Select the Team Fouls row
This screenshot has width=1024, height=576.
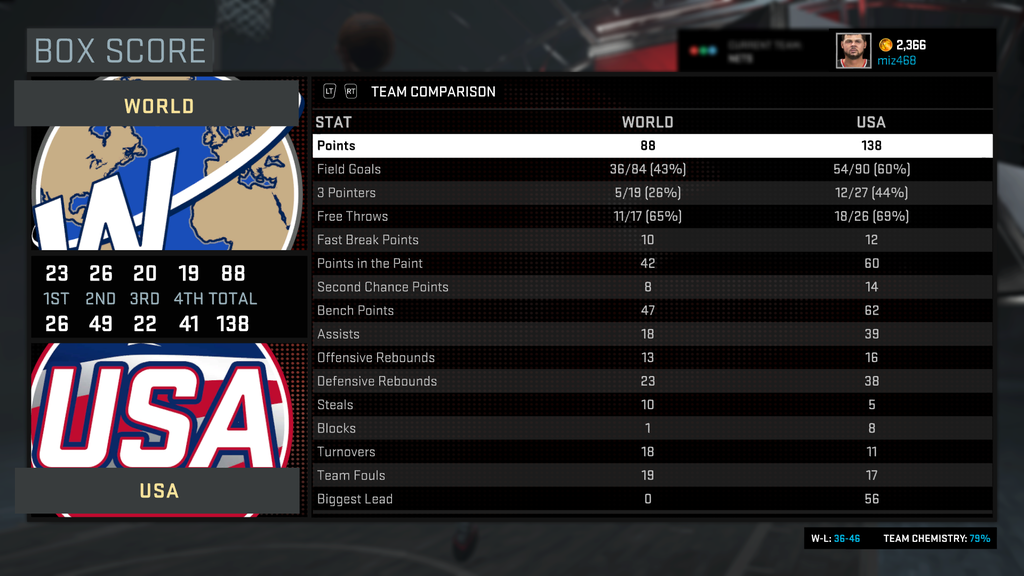652,475
